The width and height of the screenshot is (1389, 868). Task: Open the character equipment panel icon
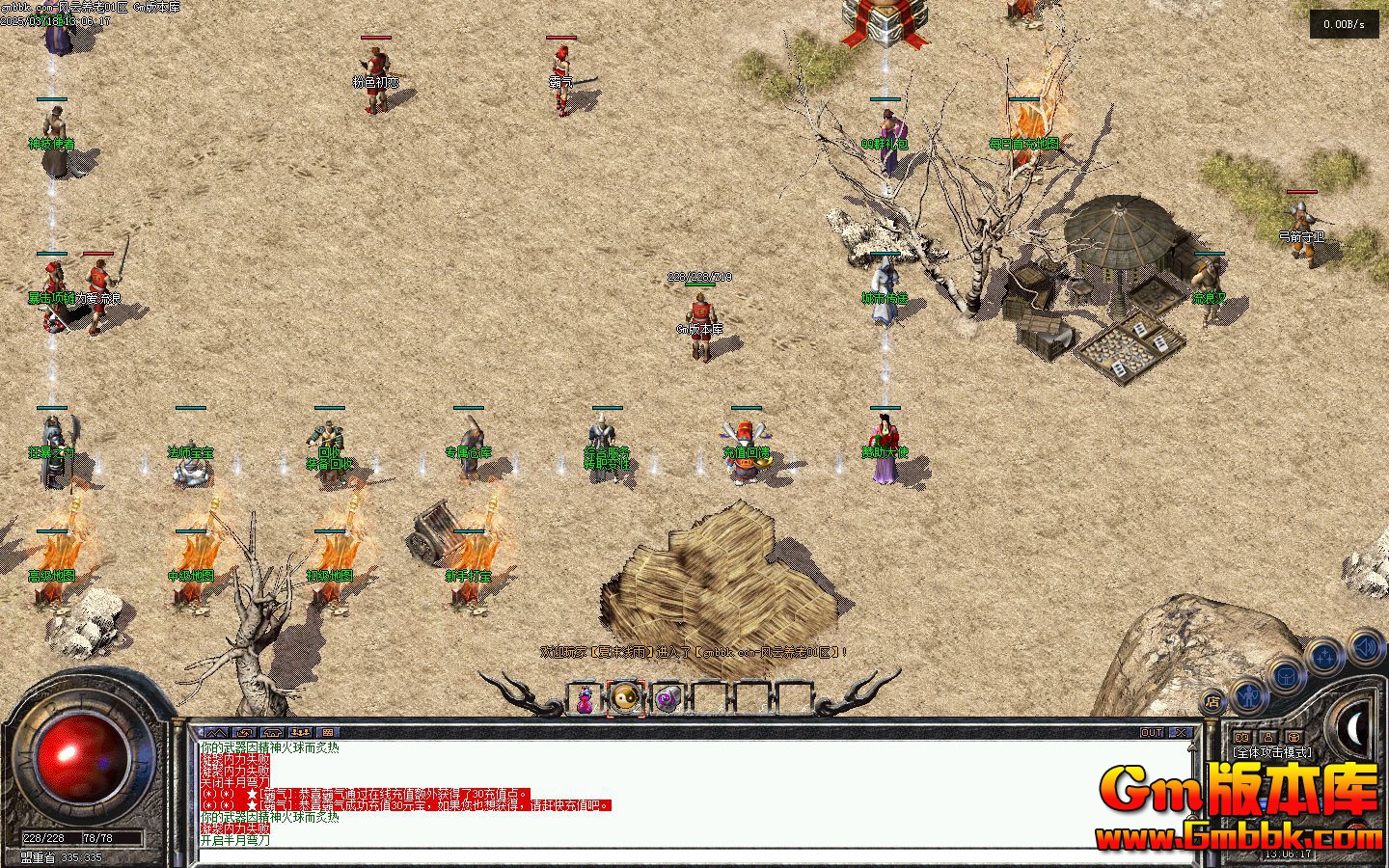pyautogui.click(x=1248, y=693)
